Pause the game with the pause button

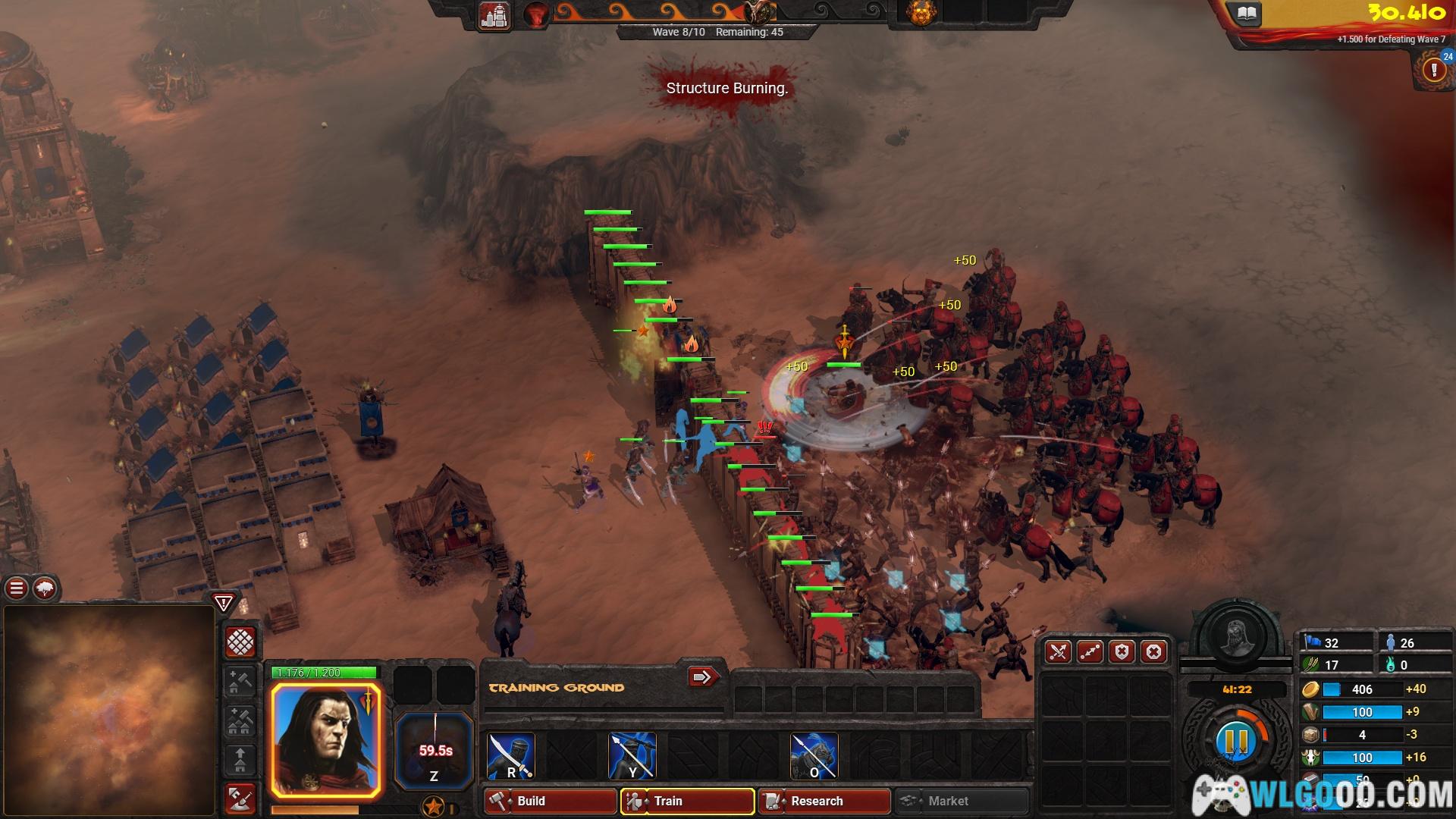[x=1236, y=741]
